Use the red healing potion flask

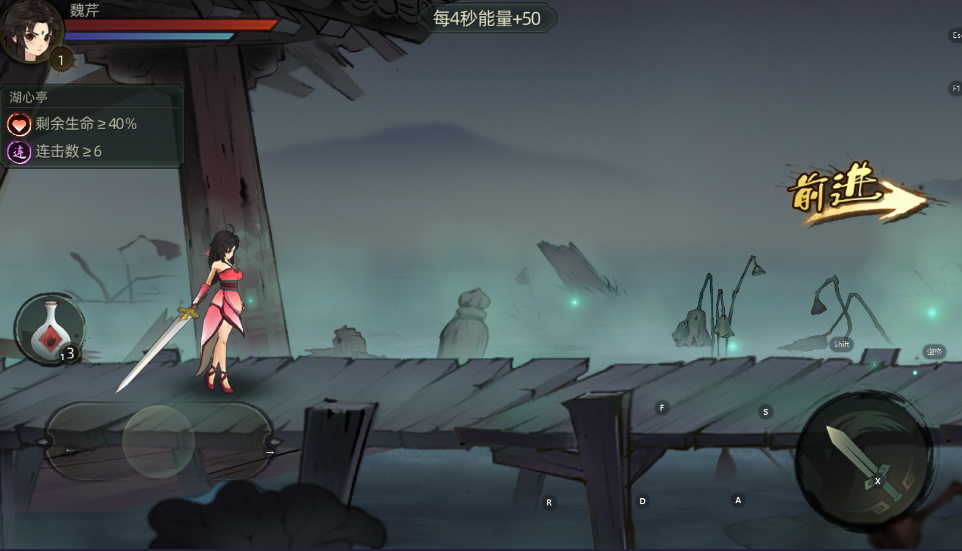tap(49, 331)
